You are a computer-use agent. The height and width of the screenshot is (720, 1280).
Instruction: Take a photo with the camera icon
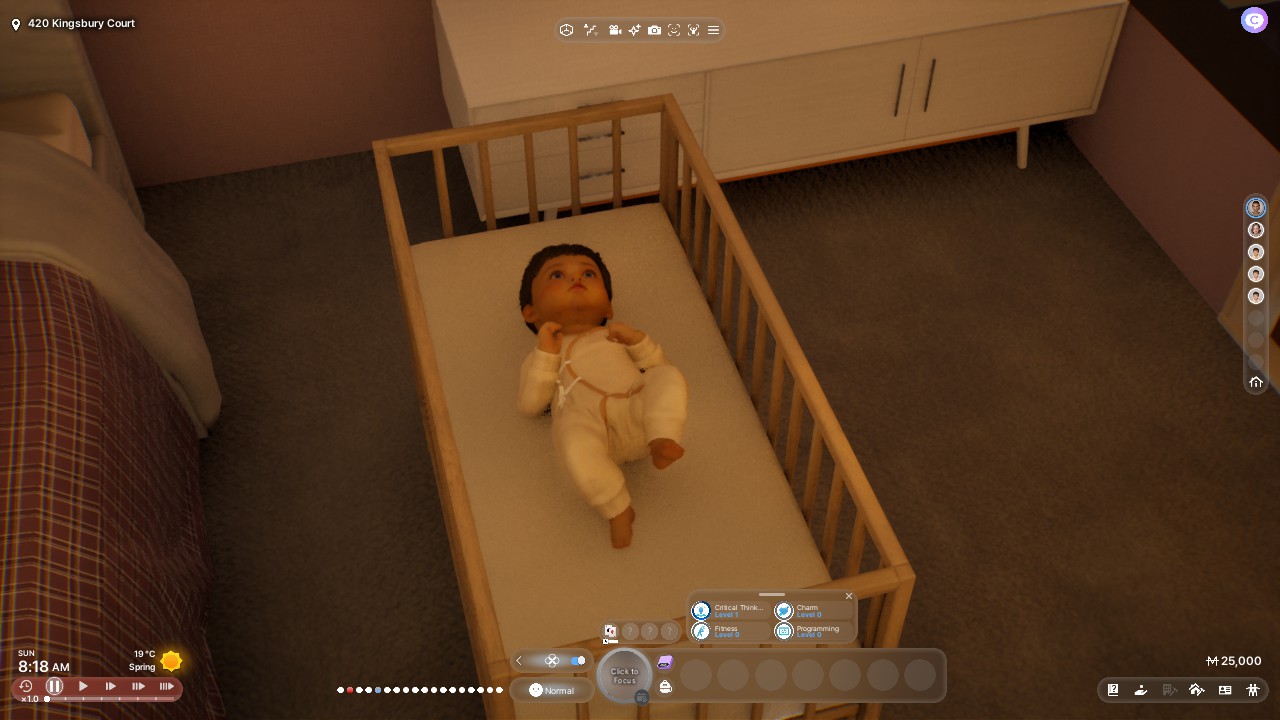(x=655, y=30)
